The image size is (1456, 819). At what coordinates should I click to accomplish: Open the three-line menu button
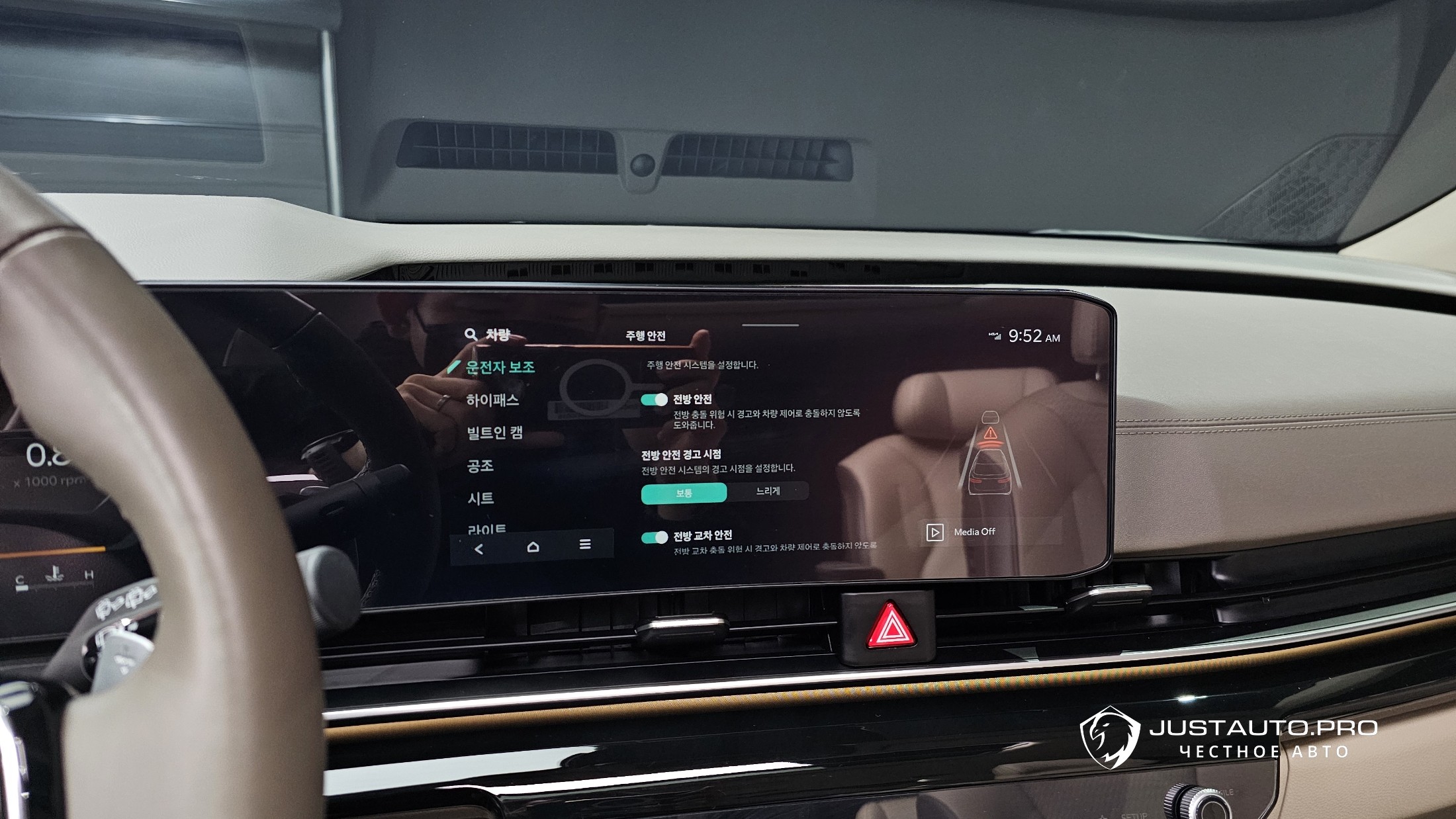point(585,544)
